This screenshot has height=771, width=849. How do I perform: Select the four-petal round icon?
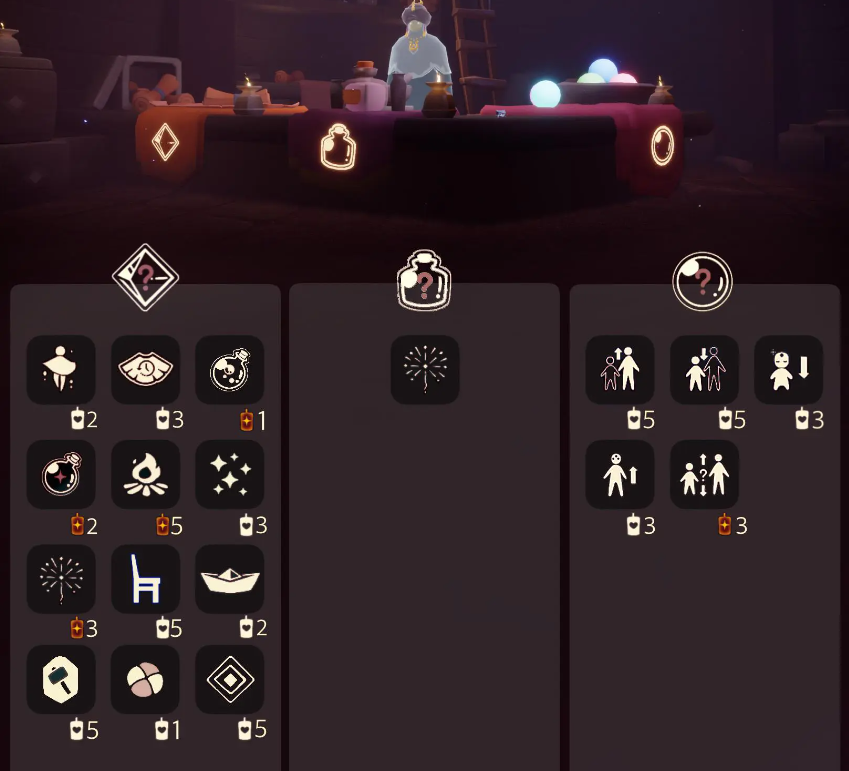coord(145,680)
